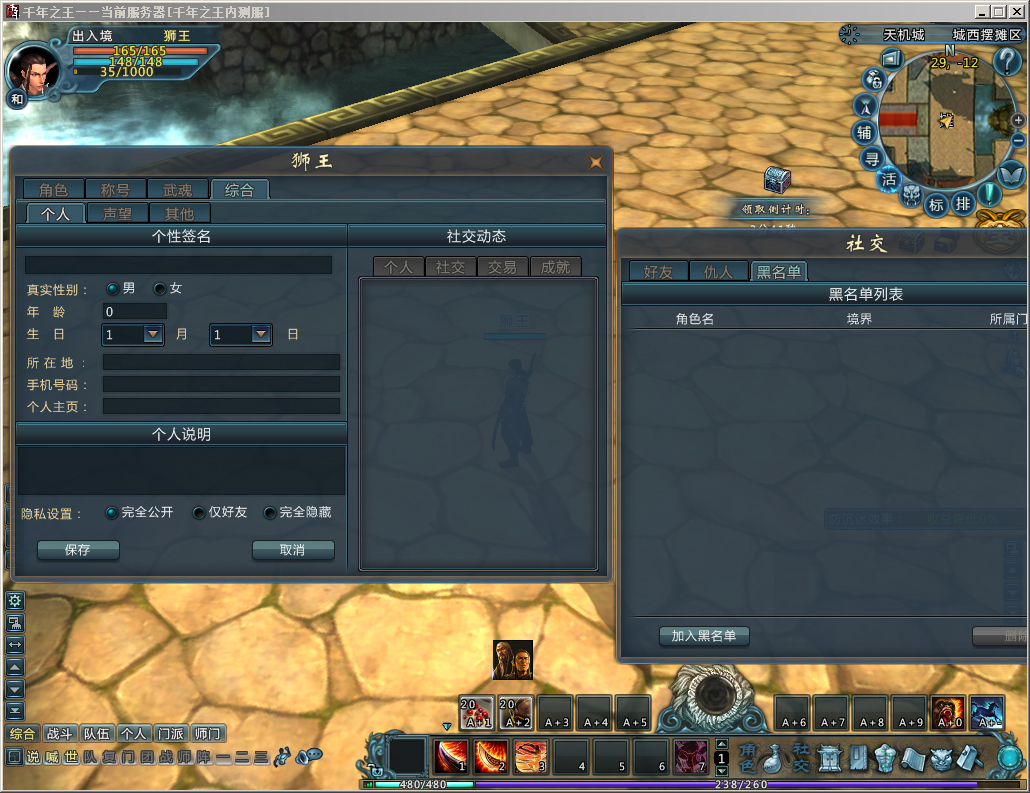Activate the skill in hotbar slot 1
Image resolution: width=1030 pixels, height=793 pixels.
tap(451, 757)
